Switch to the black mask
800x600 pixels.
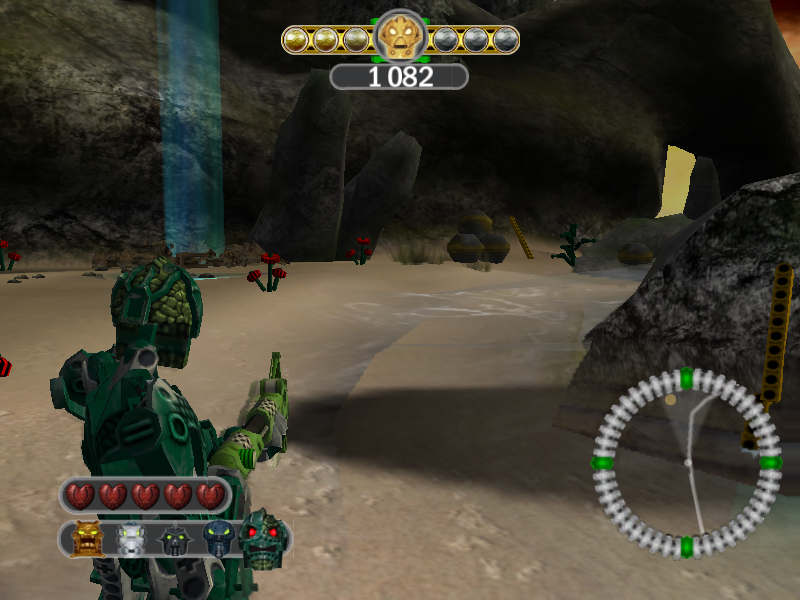175,540
